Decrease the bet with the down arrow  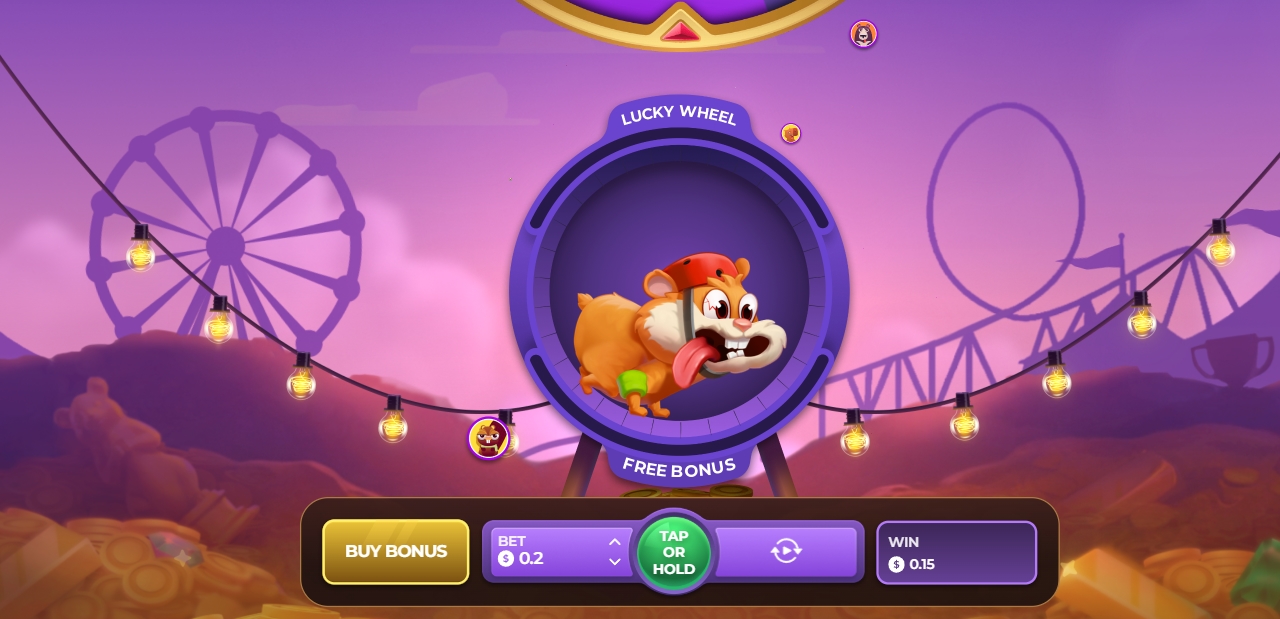614,562
